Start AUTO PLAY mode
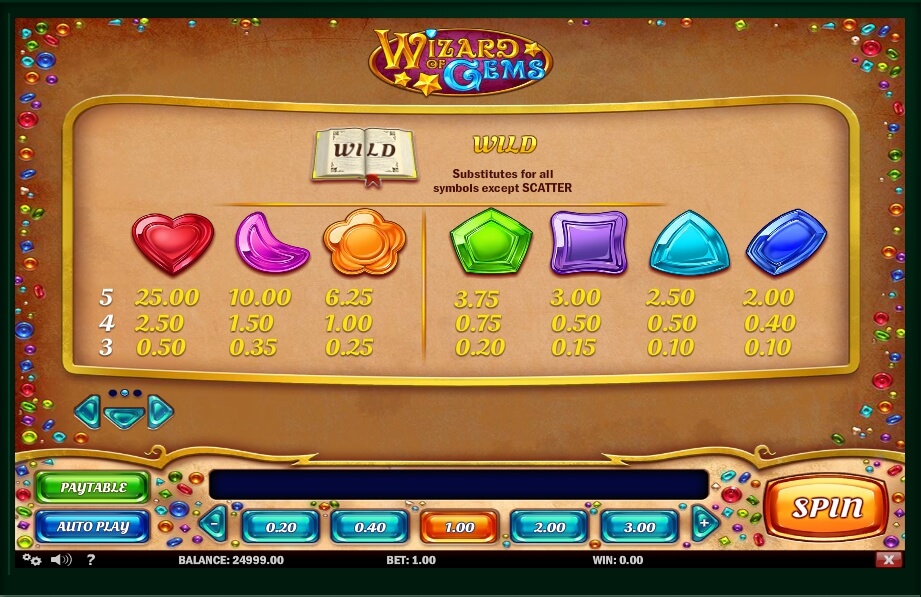This screenshot has width=921, height=597. coord(93,526)
